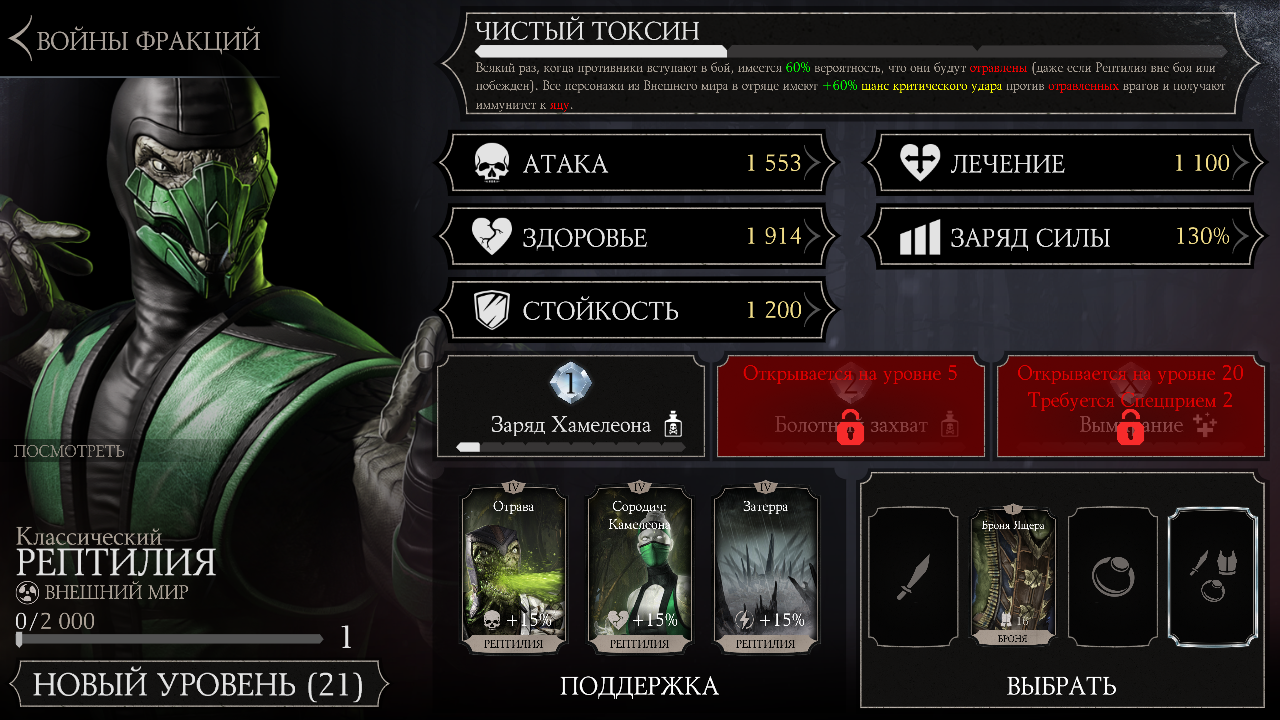Select the empty accessory ring slot
This screenshot has width=1280, height=720.
(x=1113, y=577)
